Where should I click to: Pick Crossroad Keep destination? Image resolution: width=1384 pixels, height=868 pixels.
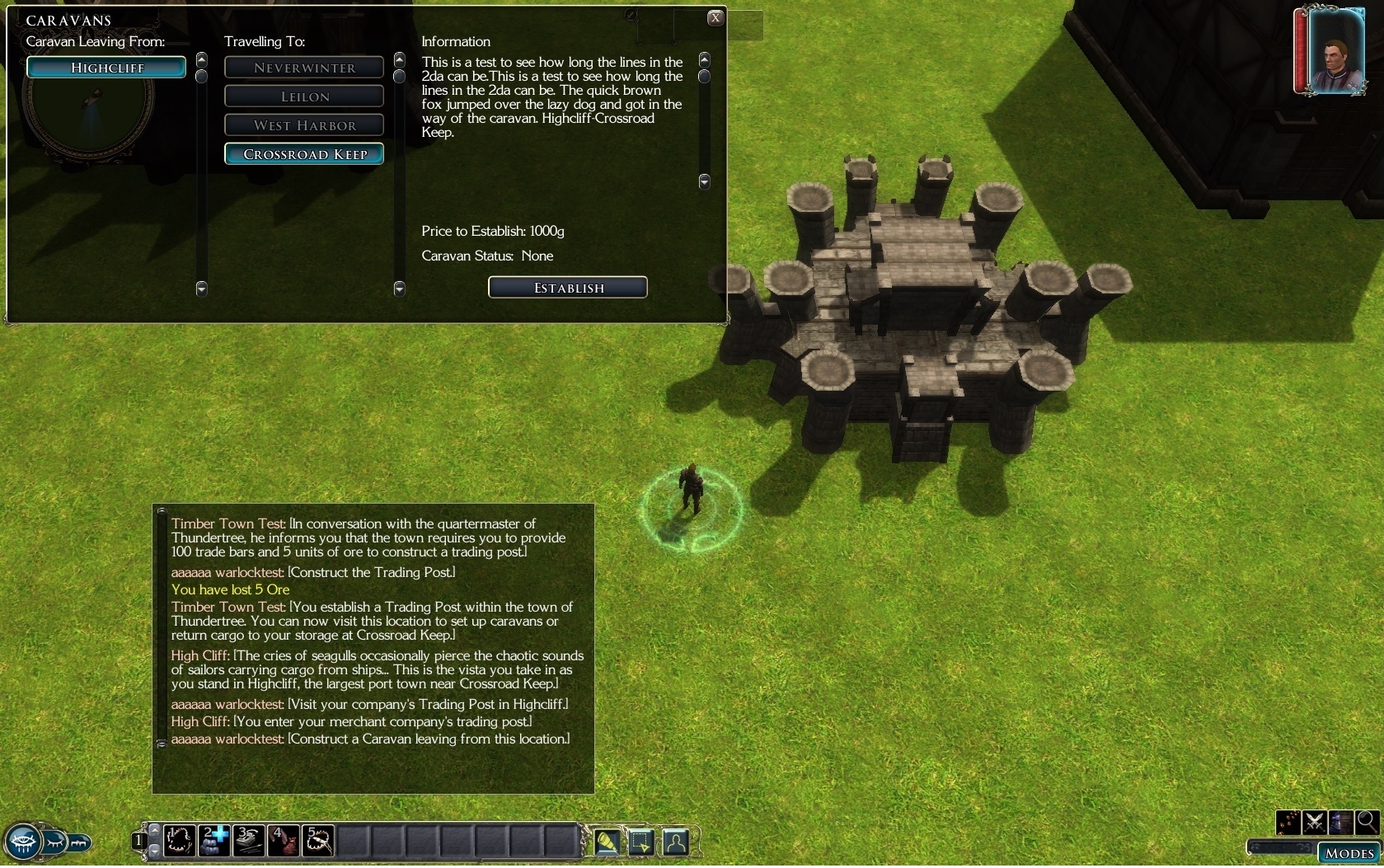tap(304, 154)
